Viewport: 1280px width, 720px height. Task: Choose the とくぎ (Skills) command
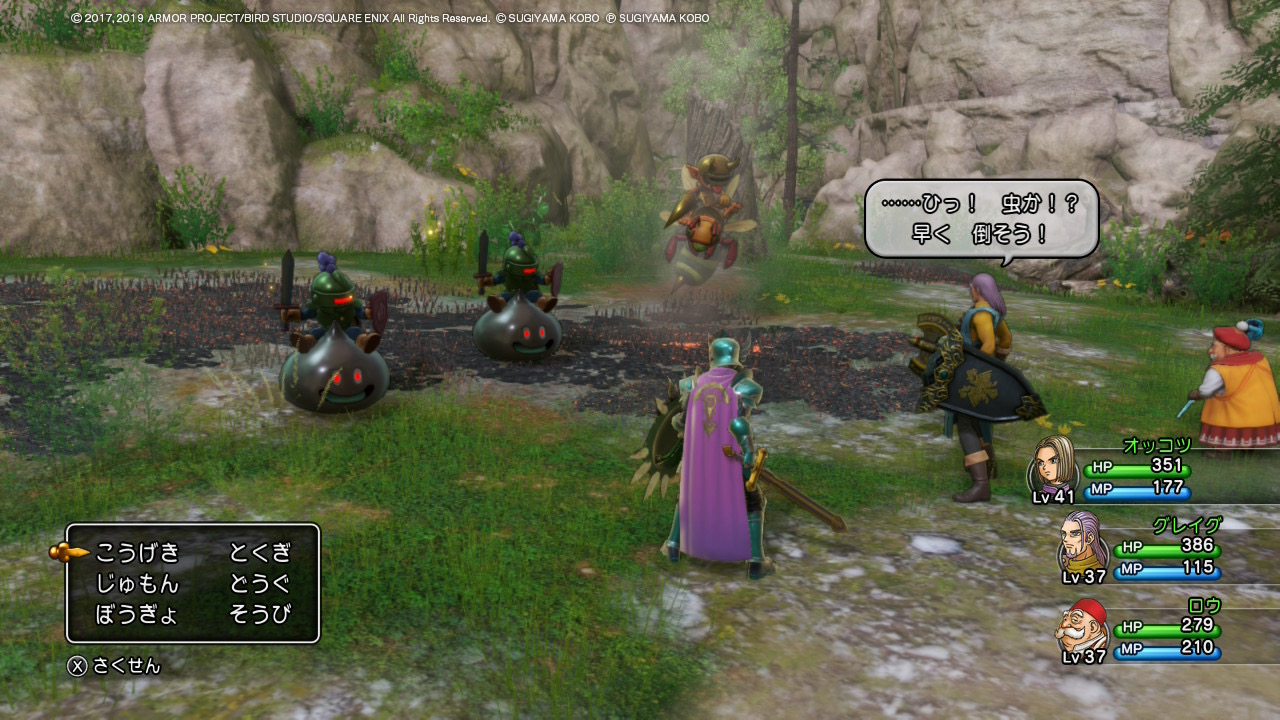point(260,552)
